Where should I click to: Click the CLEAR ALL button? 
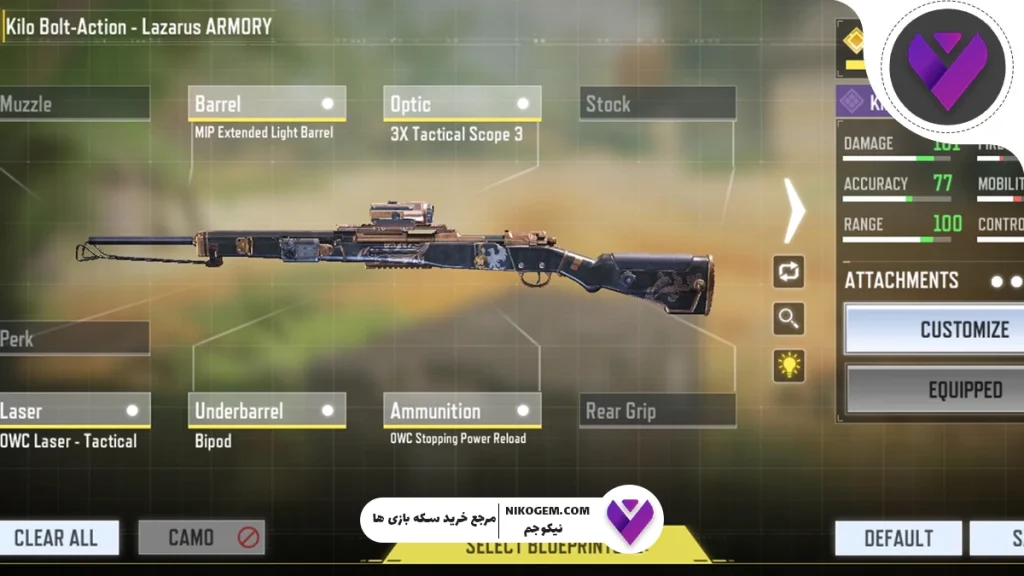[x=58, y=538]
